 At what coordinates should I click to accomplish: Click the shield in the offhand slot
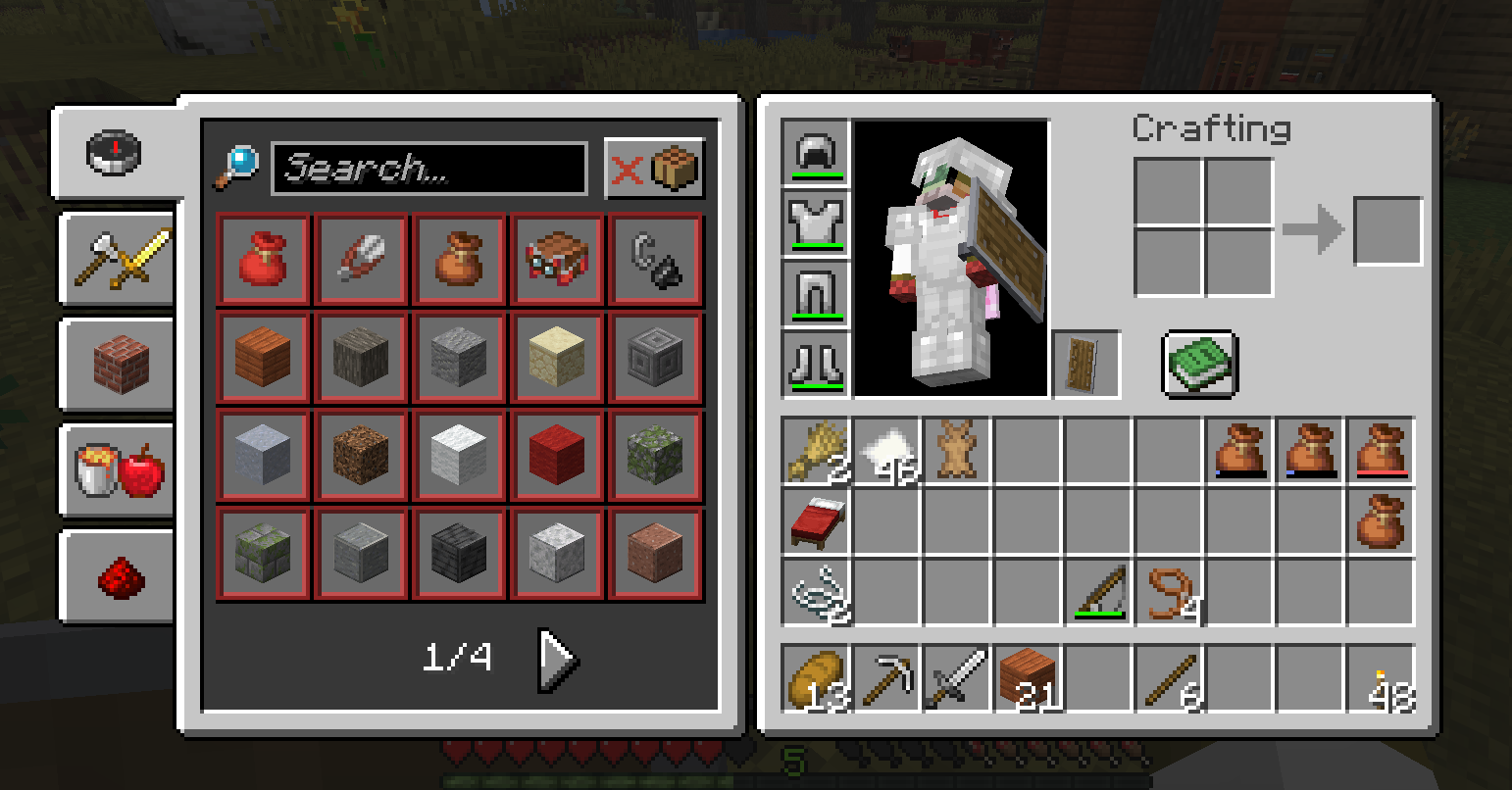pyautogui.click(x=1086, y=363)
